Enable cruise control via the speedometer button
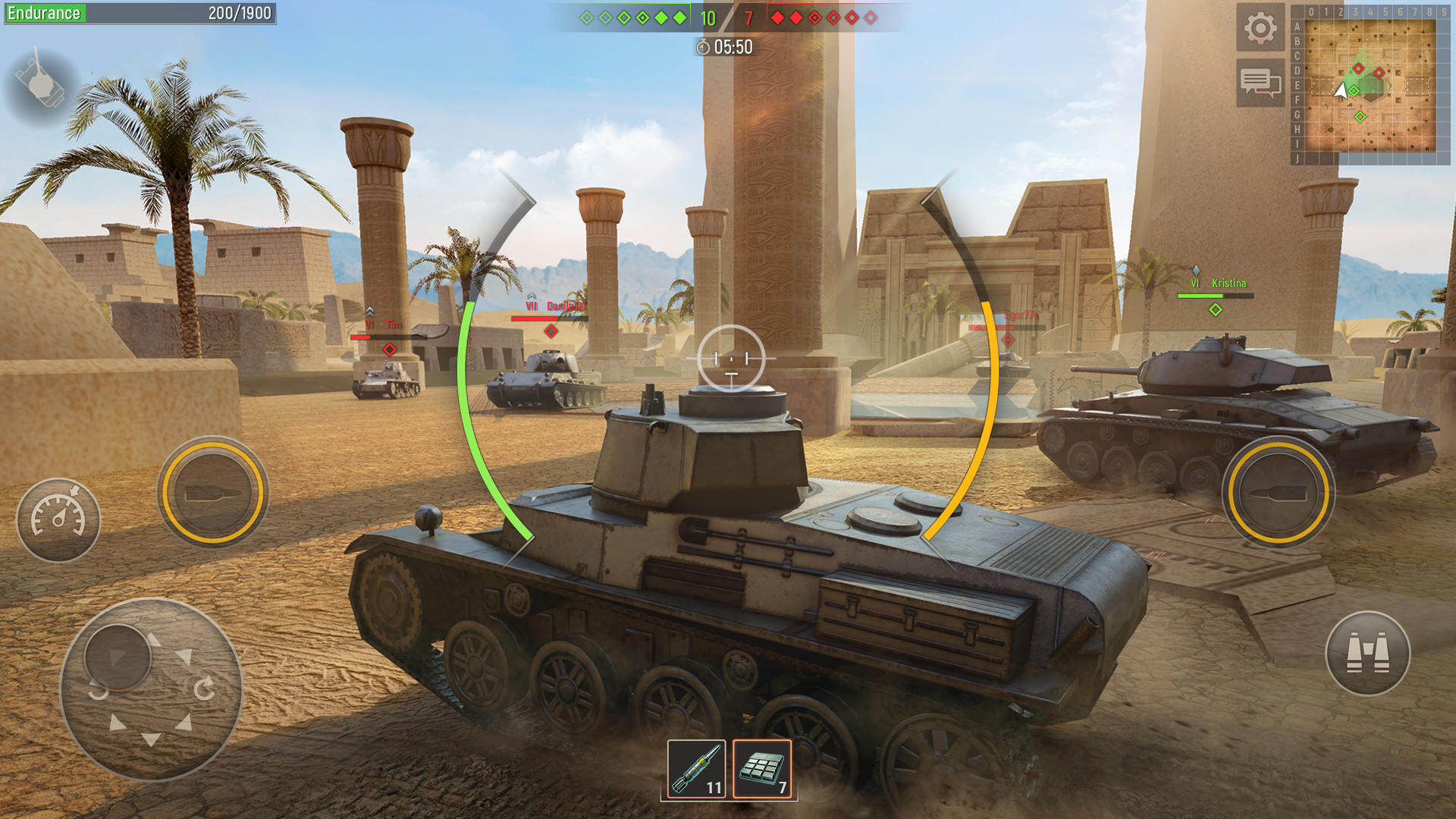Viewport: 1456px width, 819px height. 61,518
